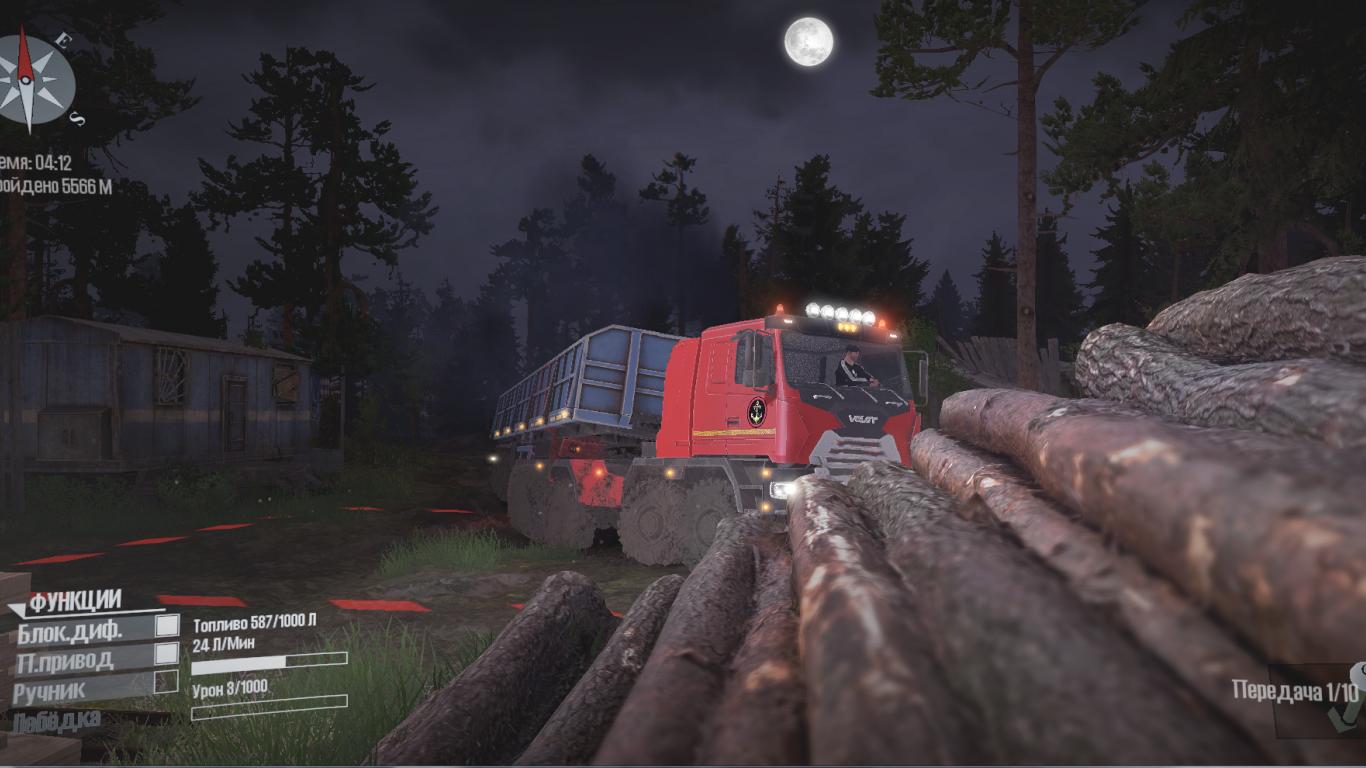Toggle the Ручник handbrake checkbox
The image size is (1366, 768).
(x=166, y=682)
